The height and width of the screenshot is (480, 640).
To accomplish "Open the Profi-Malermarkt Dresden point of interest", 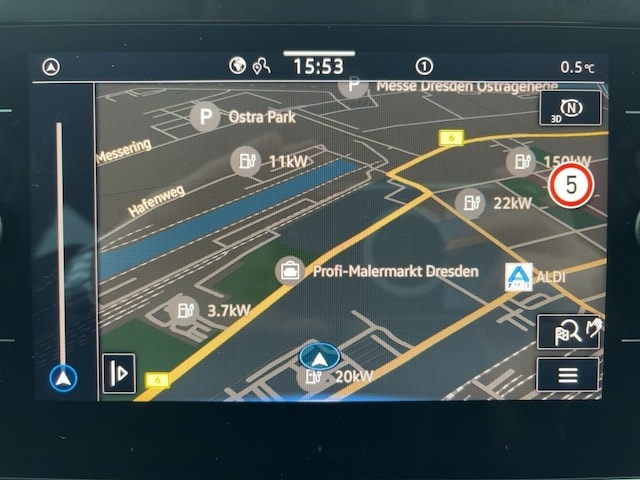I will [290, 270].
